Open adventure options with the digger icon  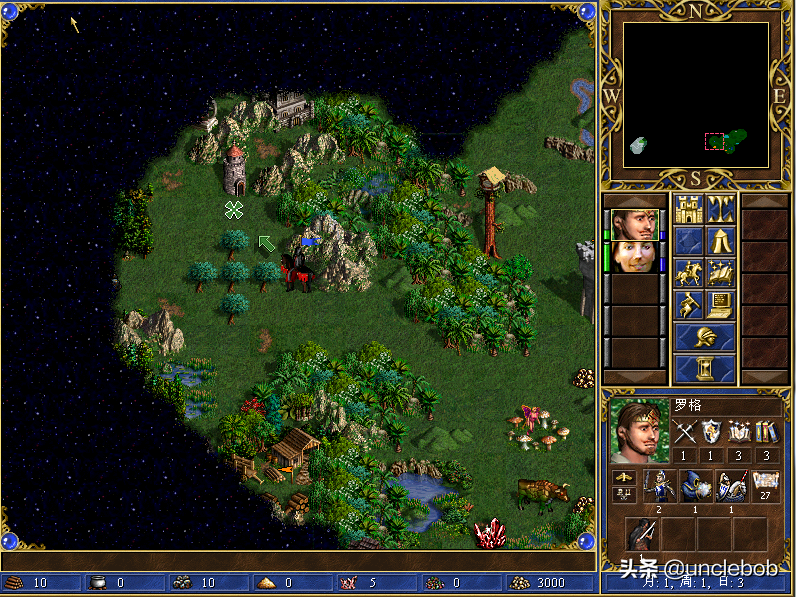click(x=688, y=303)
